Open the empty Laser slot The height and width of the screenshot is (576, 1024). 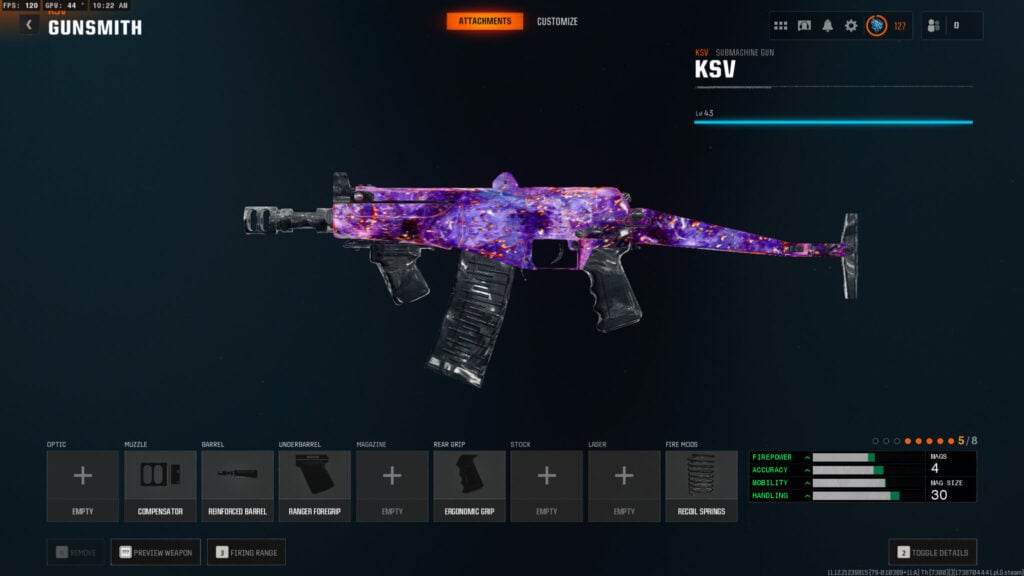click(624, 485)
